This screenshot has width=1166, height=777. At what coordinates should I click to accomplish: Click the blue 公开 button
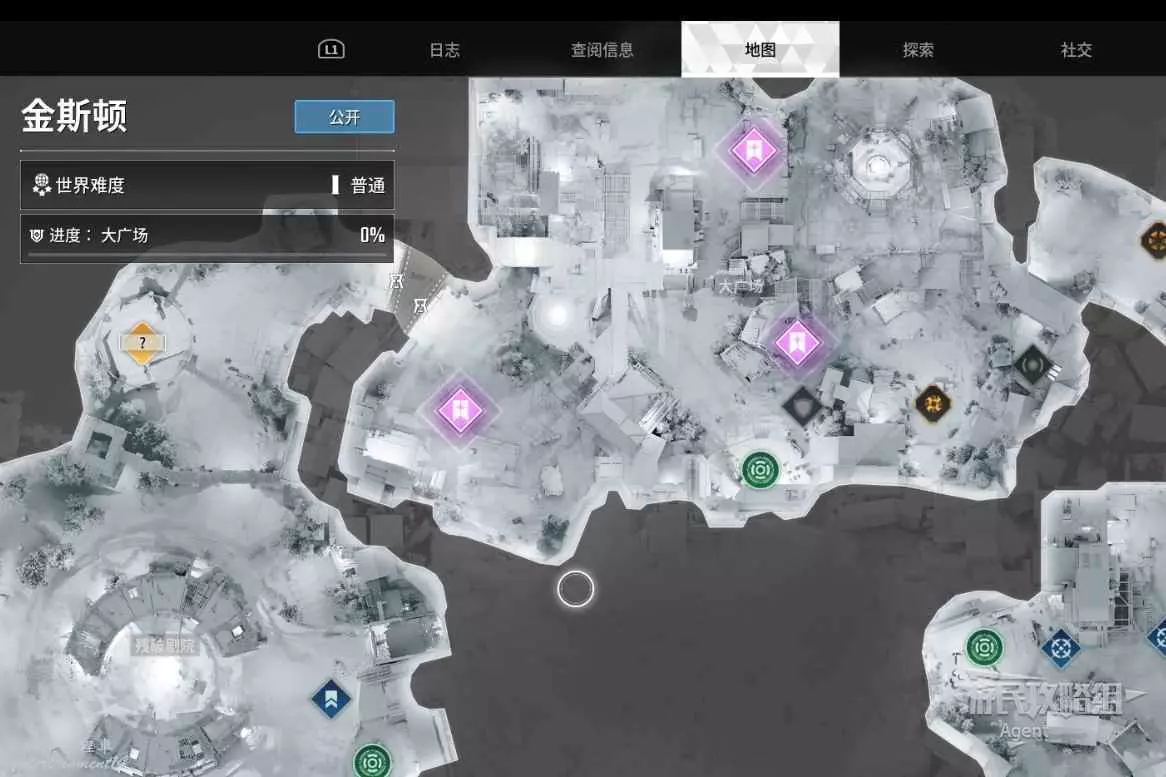coord(344,117)
